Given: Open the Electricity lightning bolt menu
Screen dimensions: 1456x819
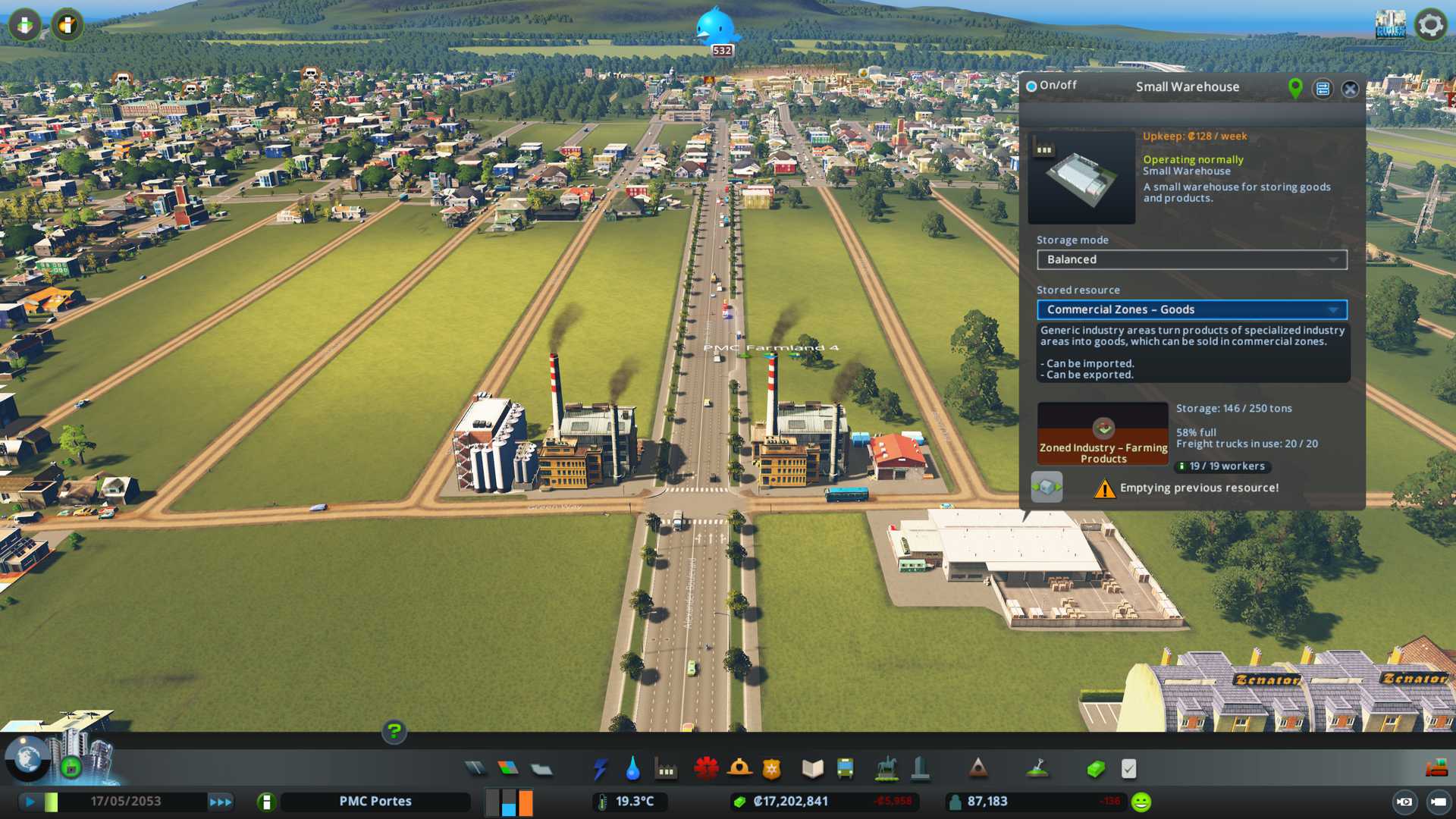Looking at the screenshot, I should tap(600, 769).
